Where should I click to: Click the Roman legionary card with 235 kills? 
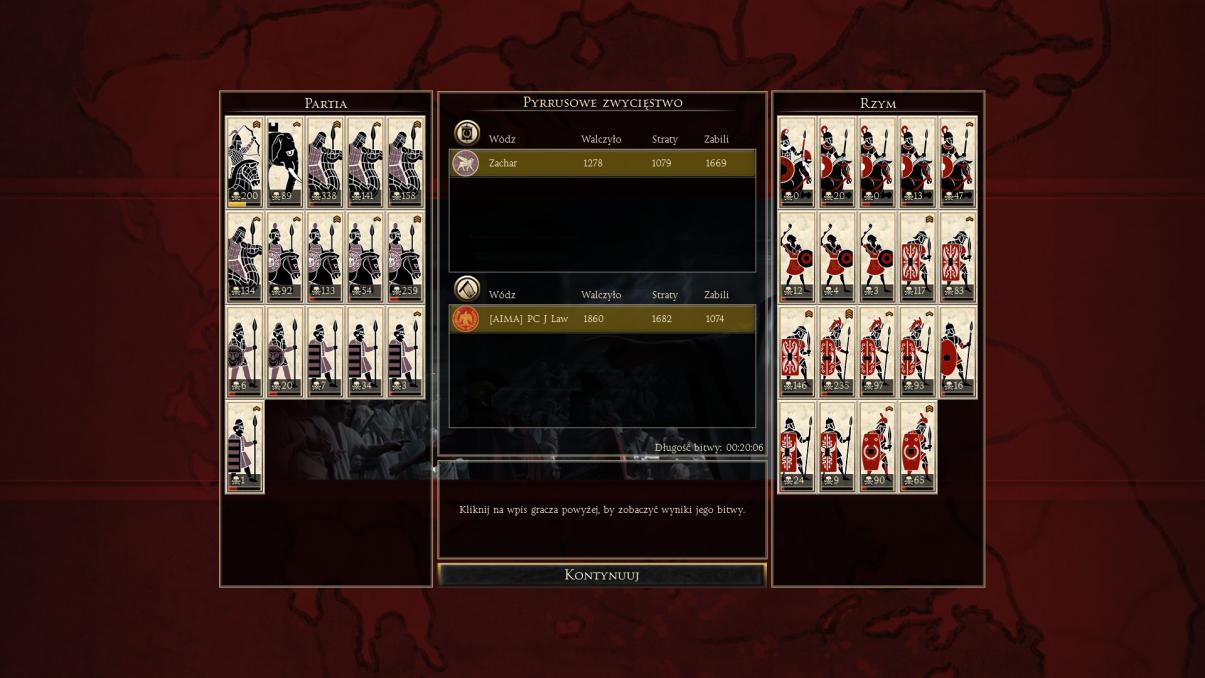pyautogui.click(x=837, y=352)
